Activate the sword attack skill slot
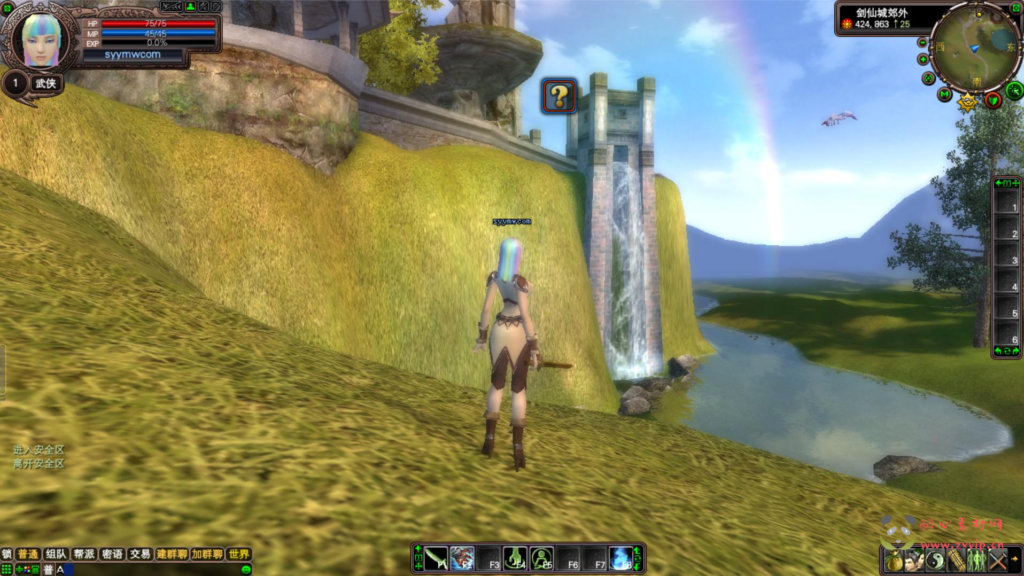 click(437, 558)
